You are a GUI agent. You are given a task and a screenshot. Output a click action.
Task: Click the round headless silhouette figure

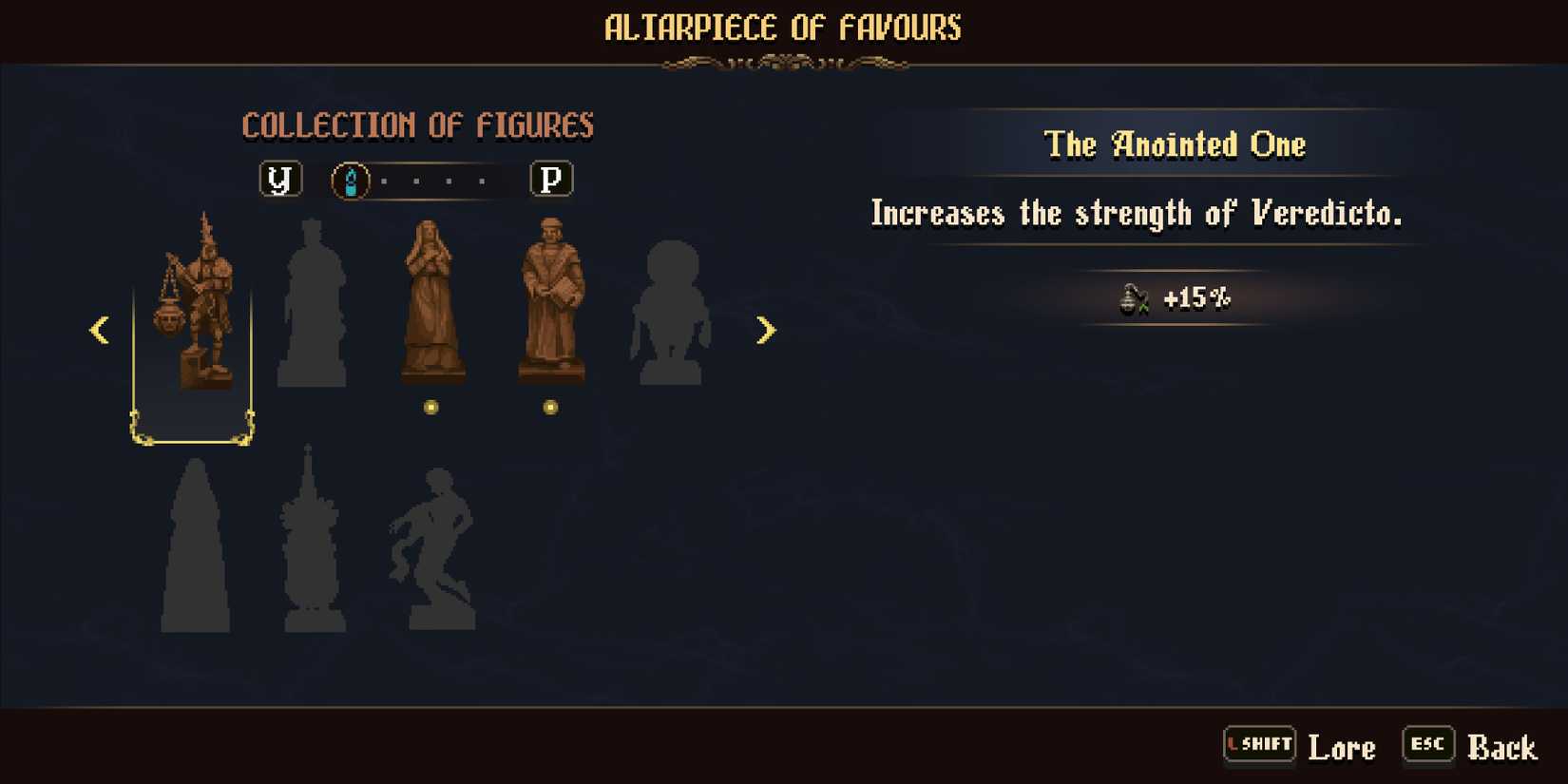[670, 314]
